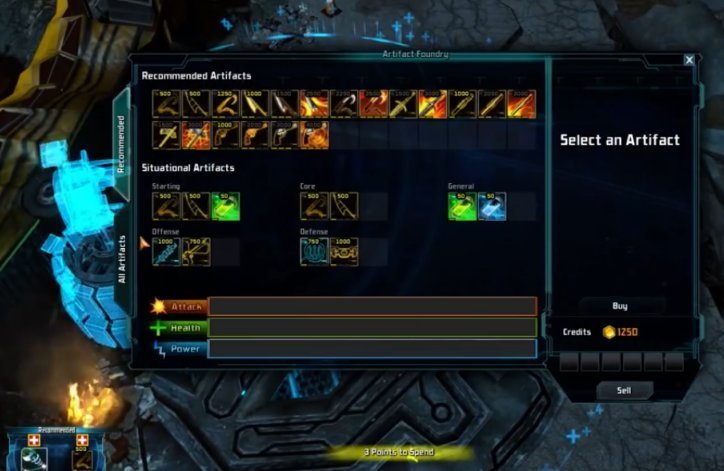The height and width of the screenshot is (471, 724).
Task: Select the 4000-credit recommended artifact
Action: coord(314,134)
